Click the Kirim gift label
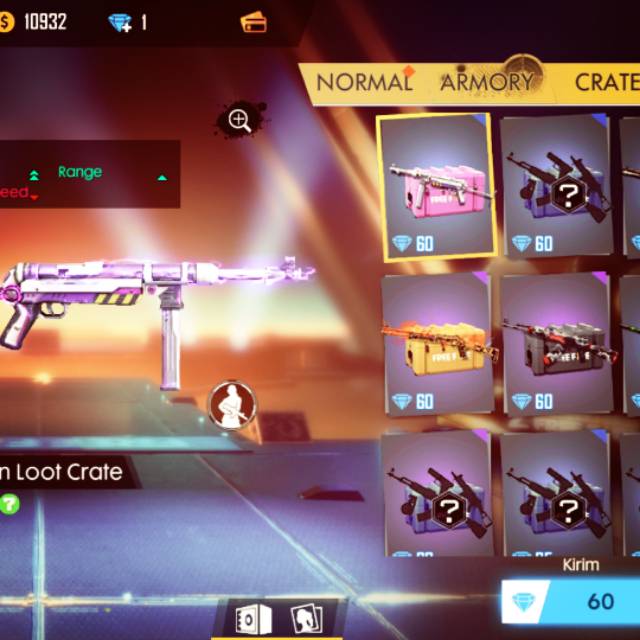The width and height of the screenshot is (640, 640). 581,565
